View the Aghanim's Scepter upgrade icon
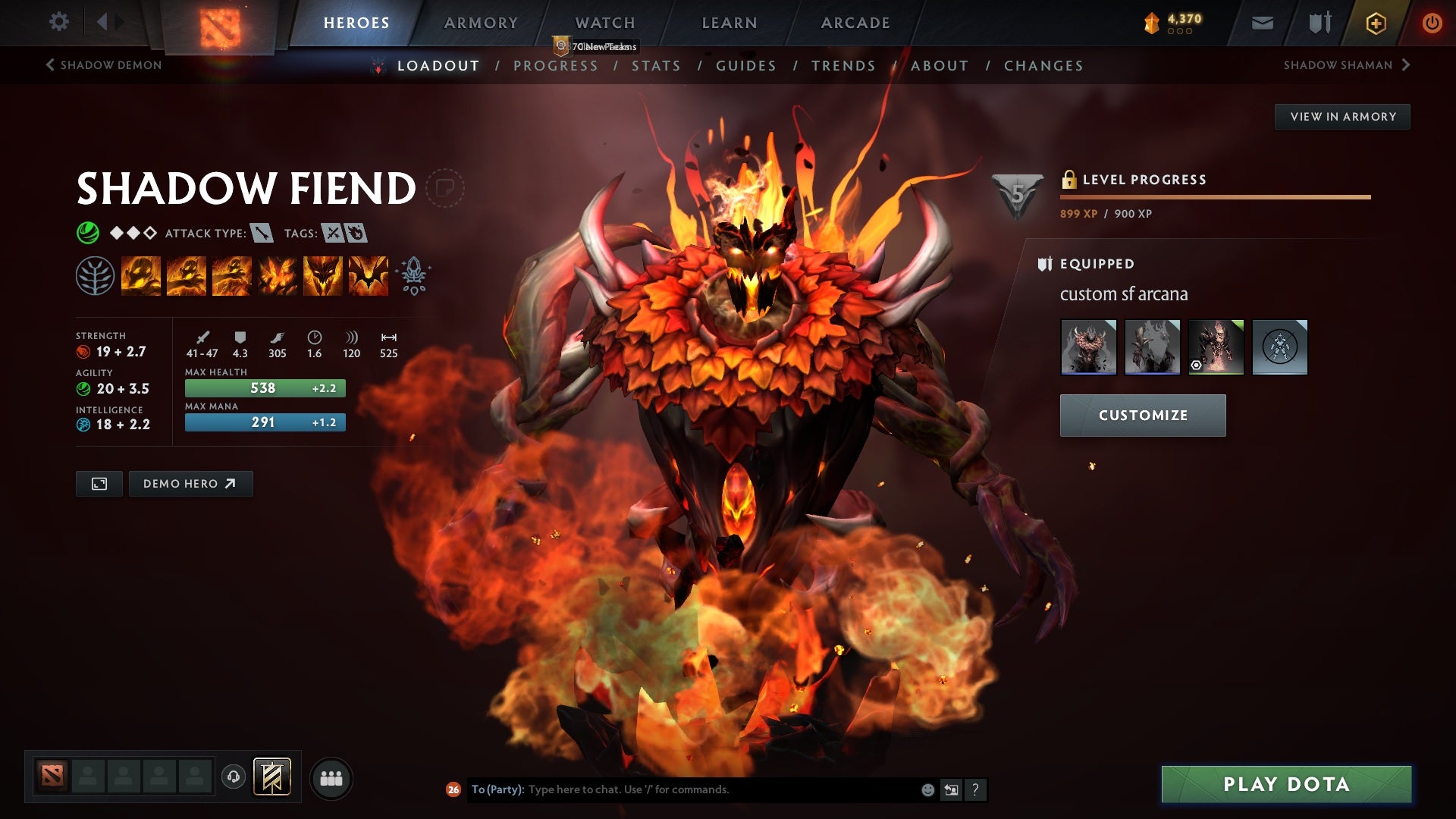 point(413,275)
